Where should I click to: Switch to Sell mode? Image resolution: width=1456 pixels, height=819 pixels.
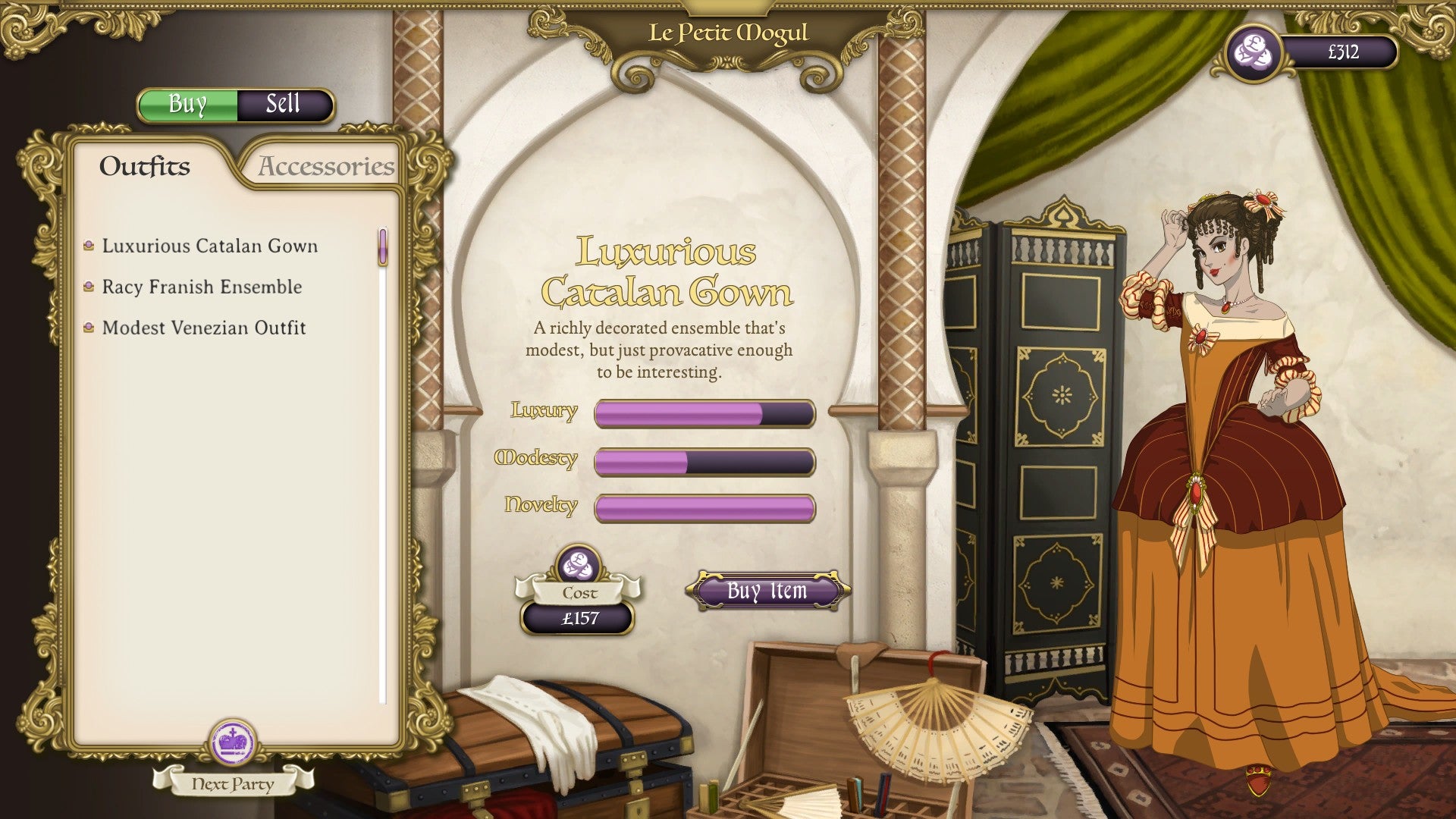(x=283, y=105)
